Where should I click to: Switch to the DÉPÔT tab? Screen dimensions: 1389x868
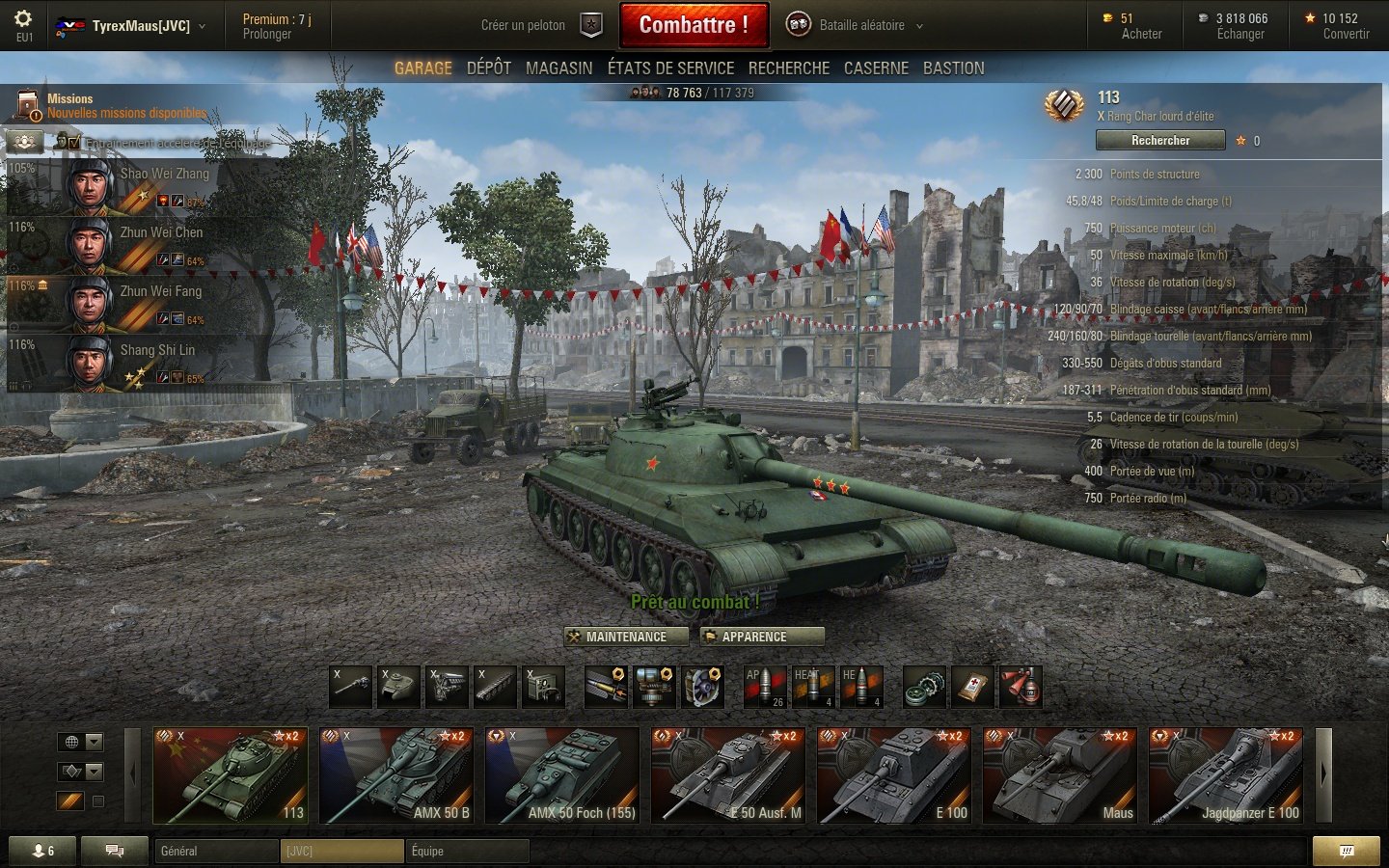tap(489, 68)
